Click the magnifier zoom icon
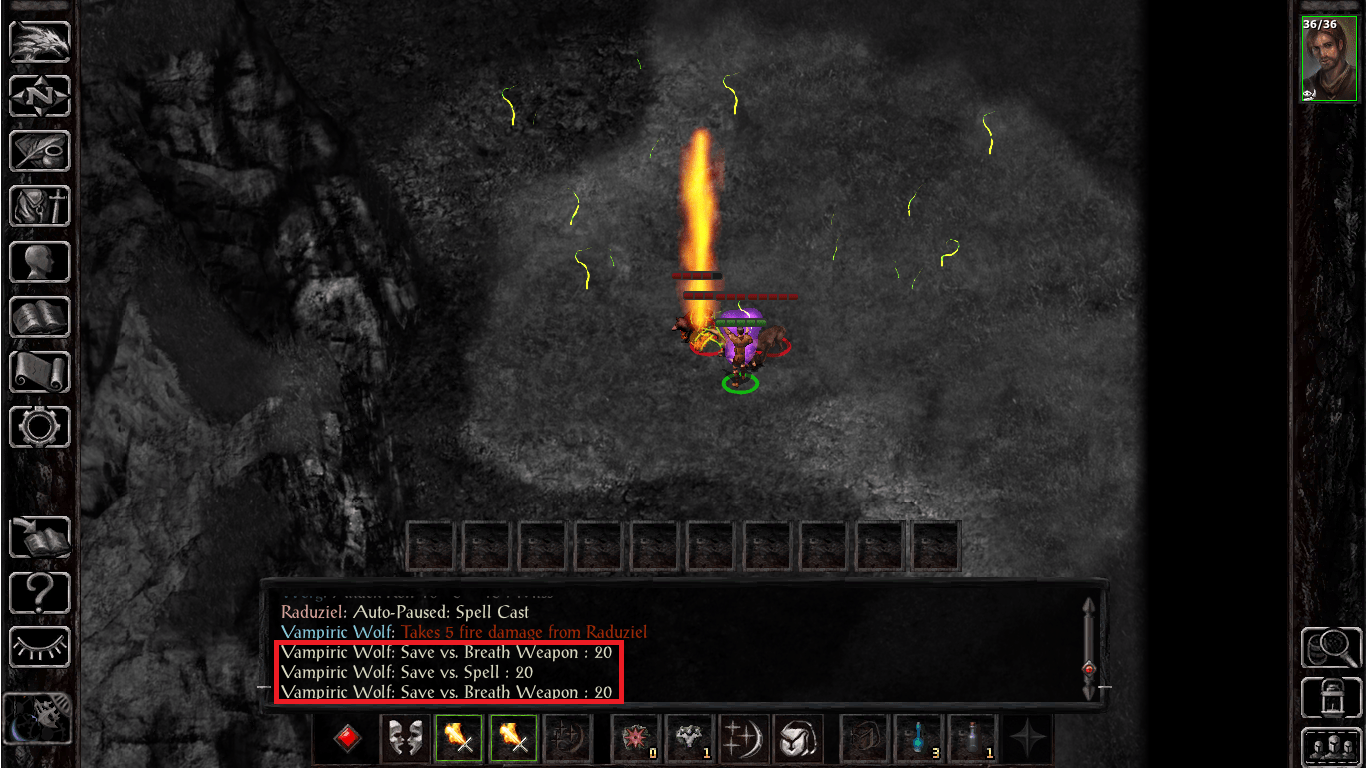Viewport: 1366px width, 768px height. (1331, 649)
